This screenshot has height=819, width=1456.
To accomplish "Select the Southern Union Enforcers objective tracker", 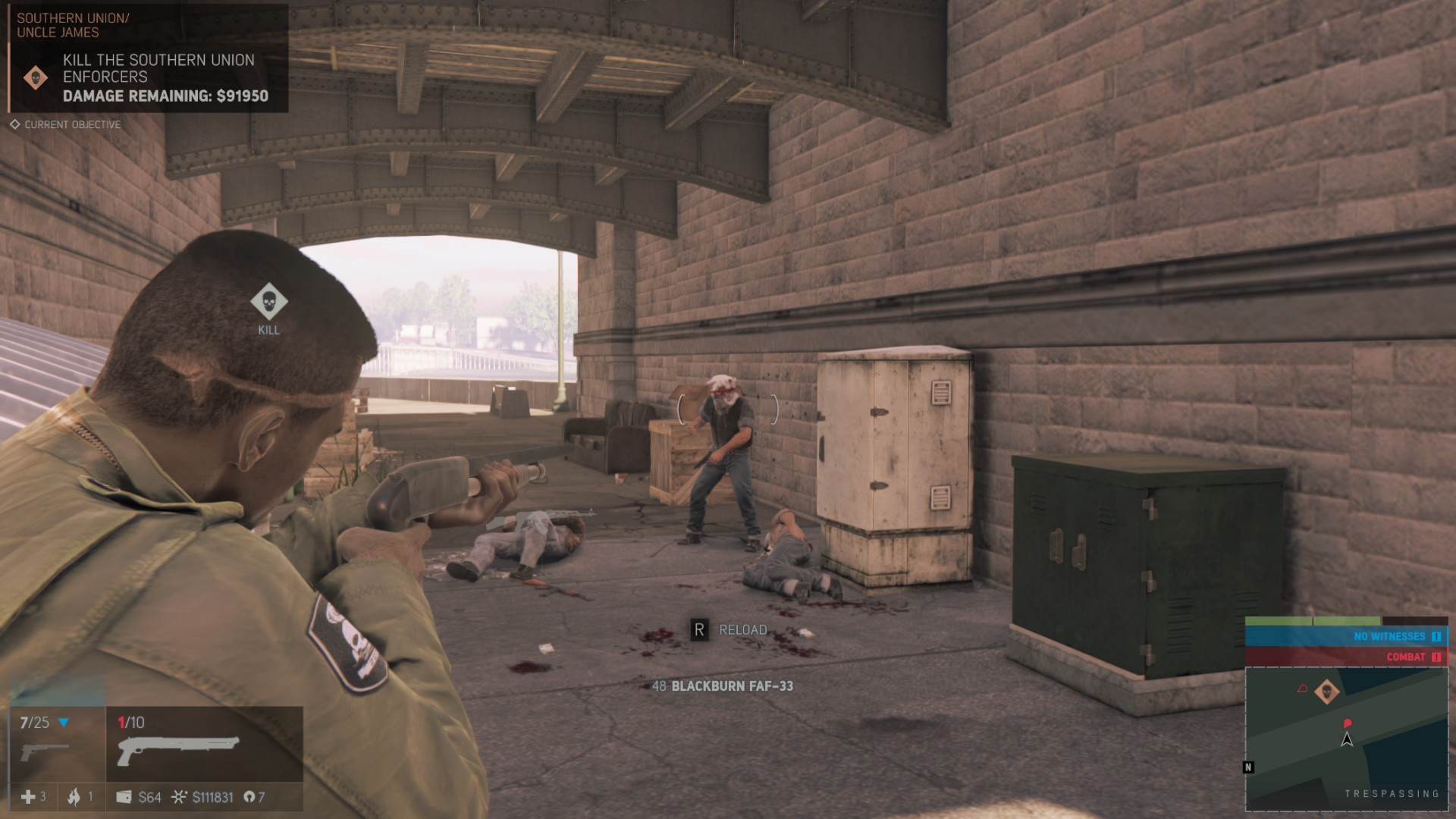I will pyautogui.click(x=158, y=77).
